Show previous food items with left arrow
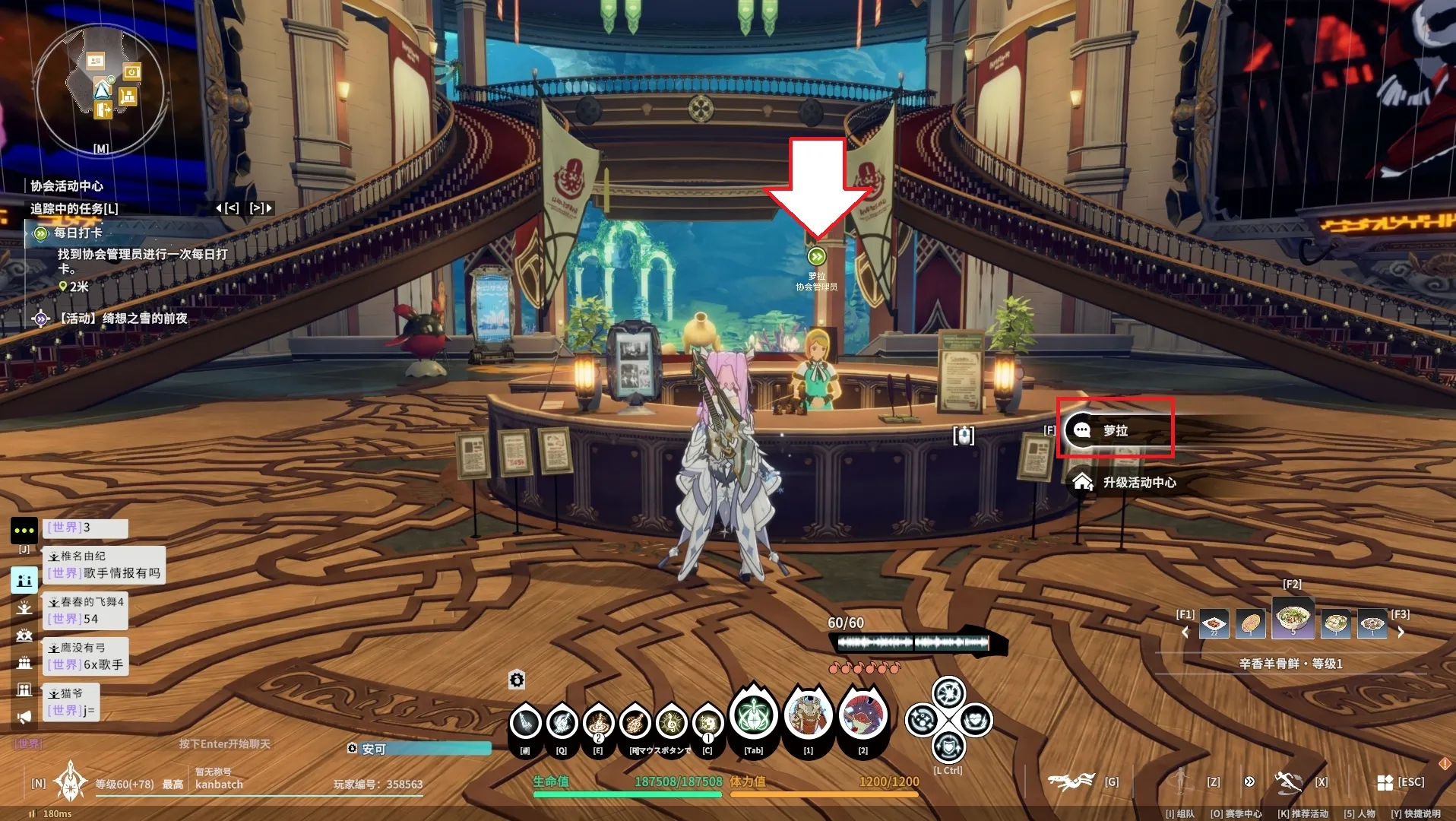This screenshot has width=1456, height=821. pyautogui.click(x=1185, y=631)
